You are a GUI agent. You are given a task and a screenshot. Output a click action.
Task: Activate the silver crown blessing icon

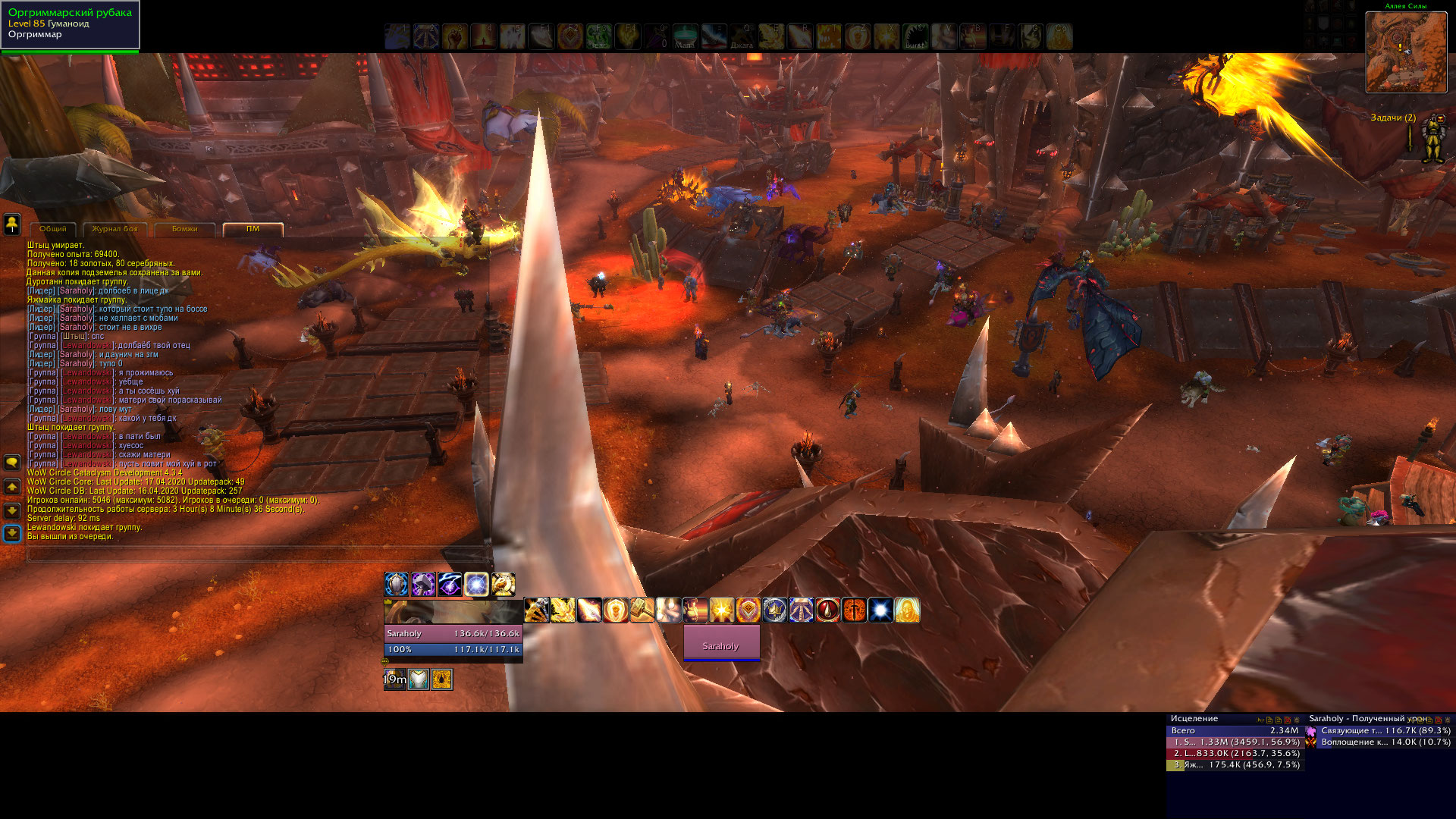(x=774, y=610)
